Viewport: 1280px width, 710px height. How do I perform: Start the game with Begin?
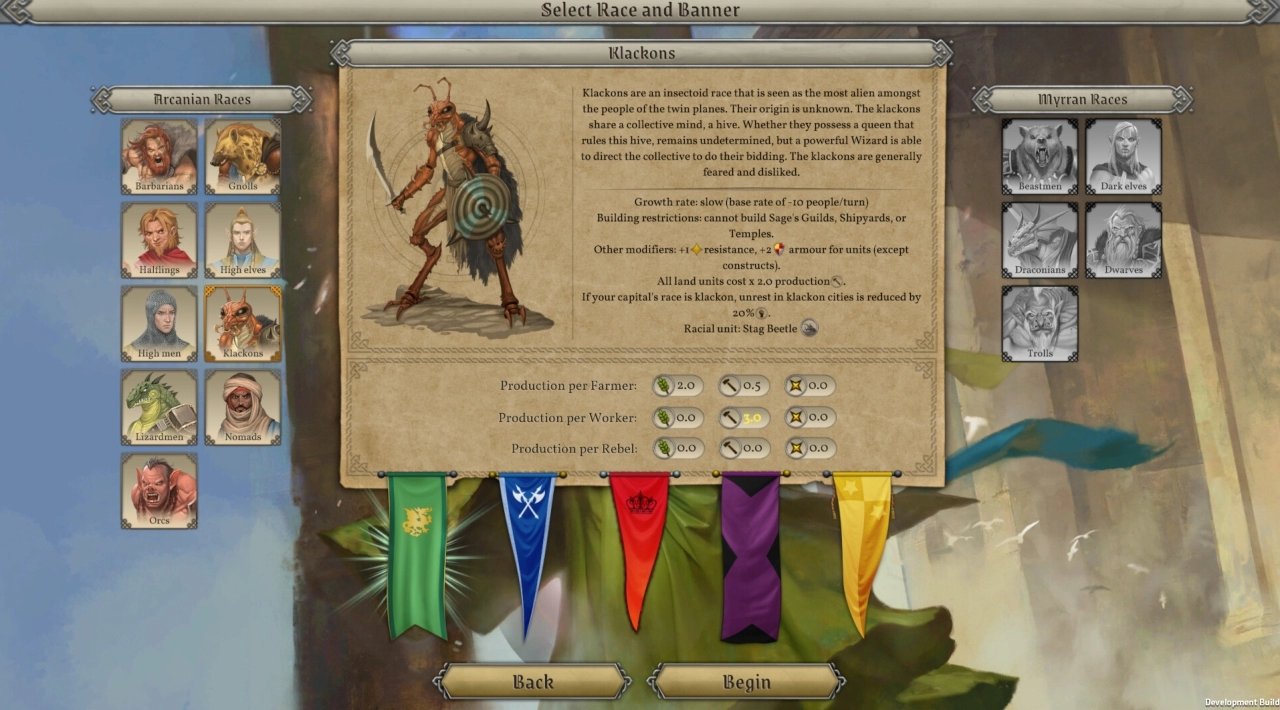(x=746, y=682)
